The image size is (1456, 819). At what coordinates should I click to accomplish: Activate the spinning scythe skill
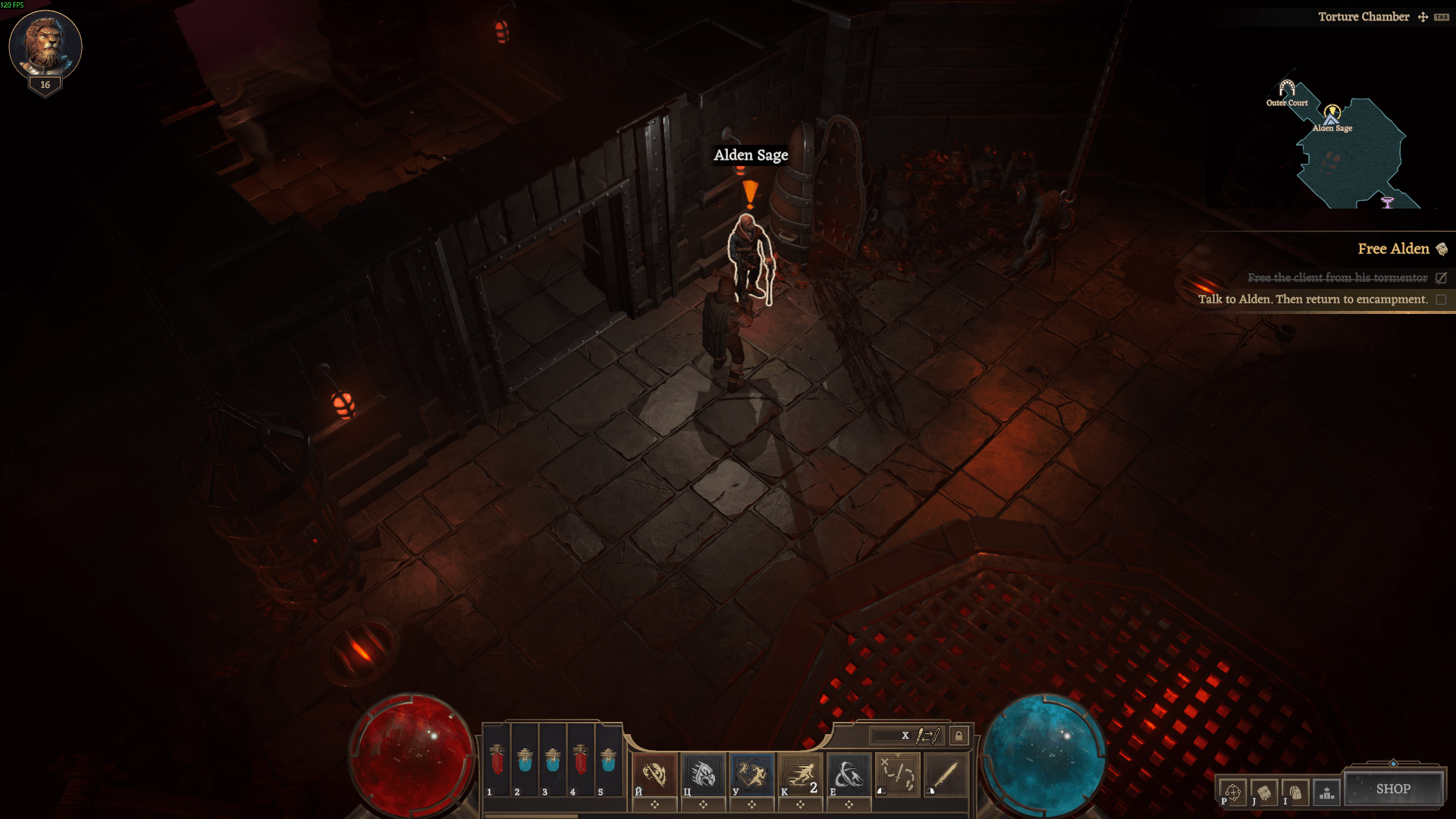[x=849, y=774]
